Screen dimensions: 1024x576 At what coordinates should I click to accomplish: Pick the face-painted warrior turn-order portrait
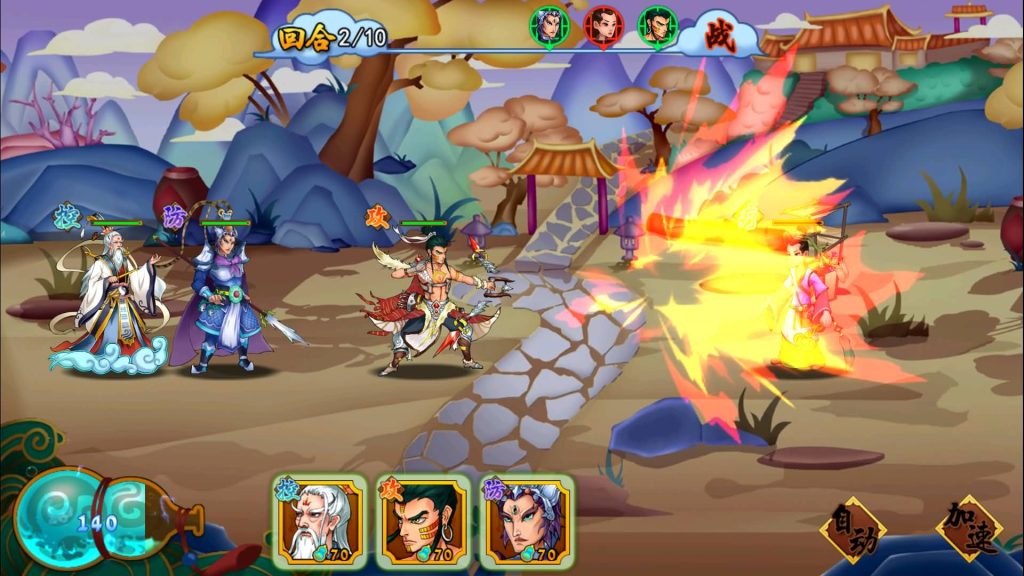657,26
